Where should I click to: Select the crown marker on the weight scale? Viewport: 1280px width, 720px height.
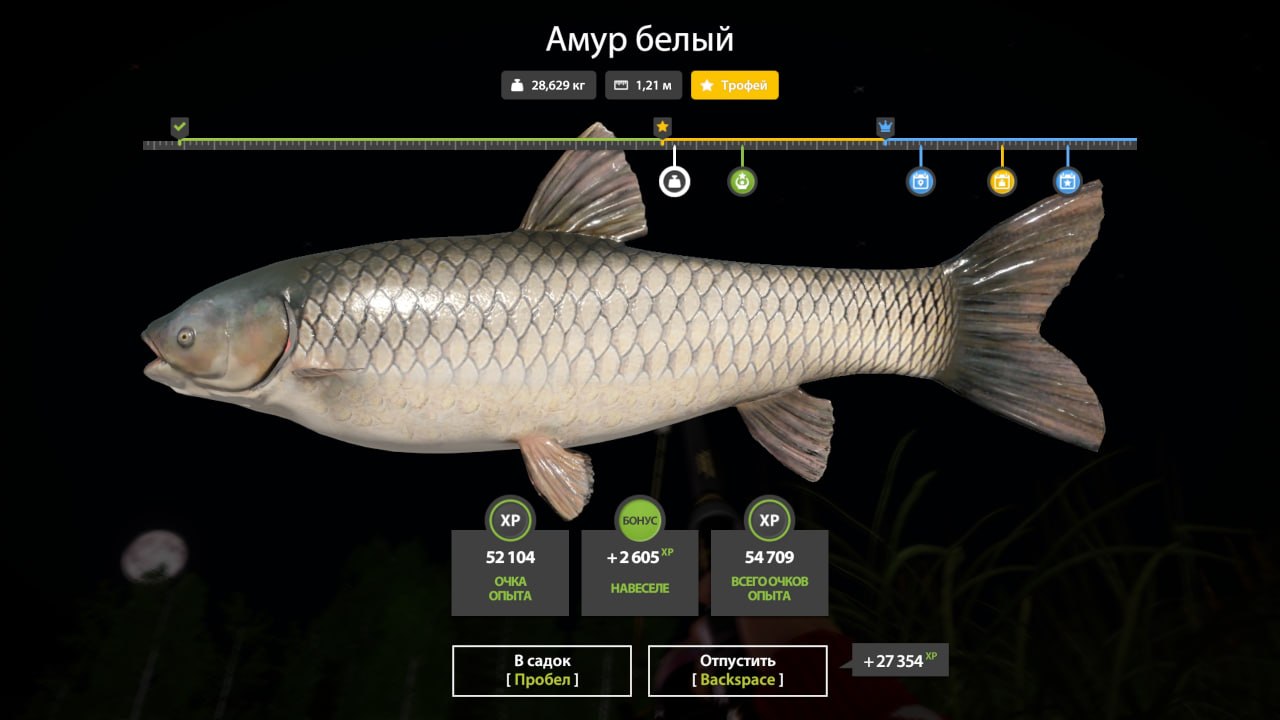pos(884,127)
